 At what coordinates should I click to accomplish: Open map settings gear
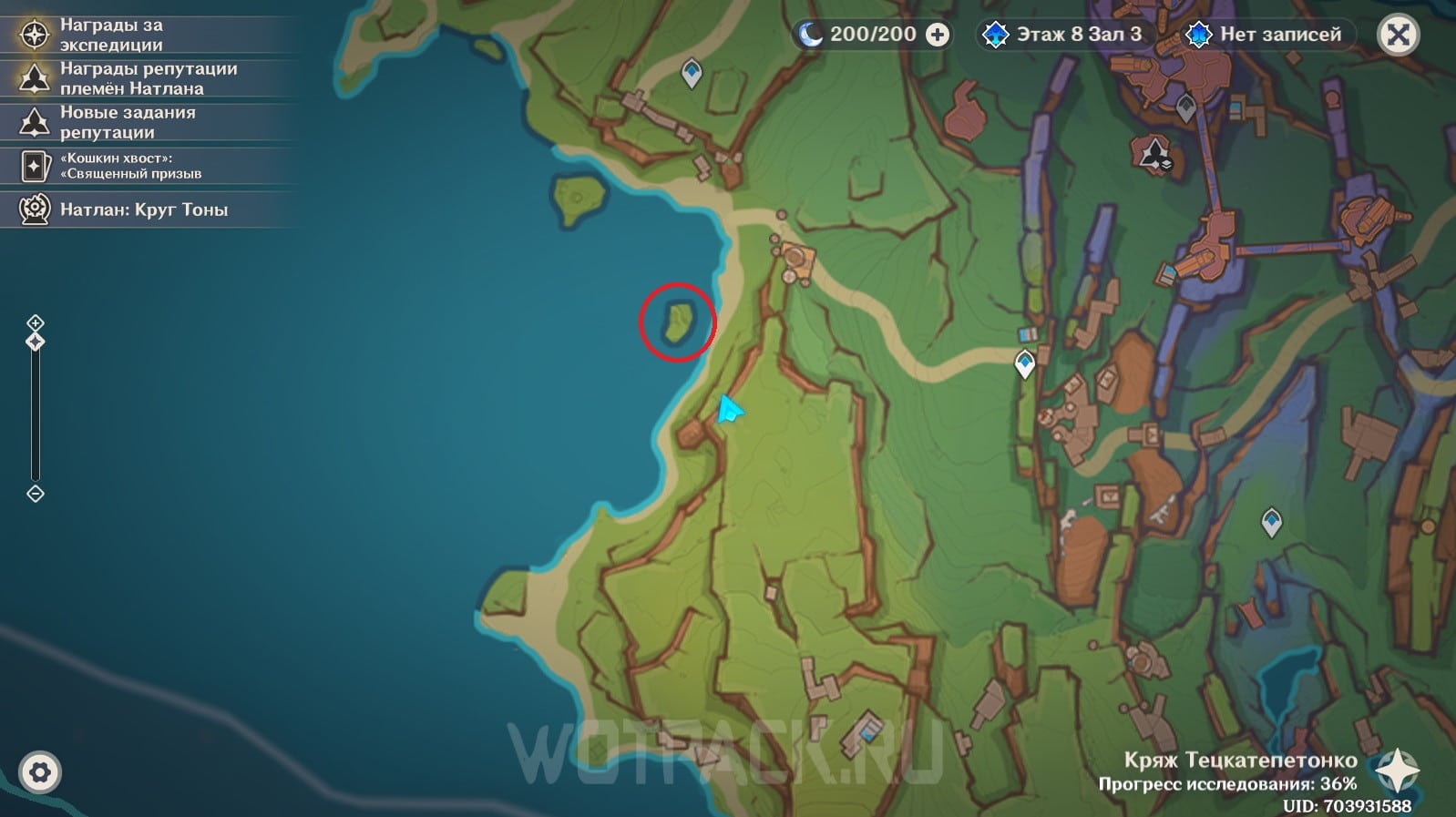(39, 772)
